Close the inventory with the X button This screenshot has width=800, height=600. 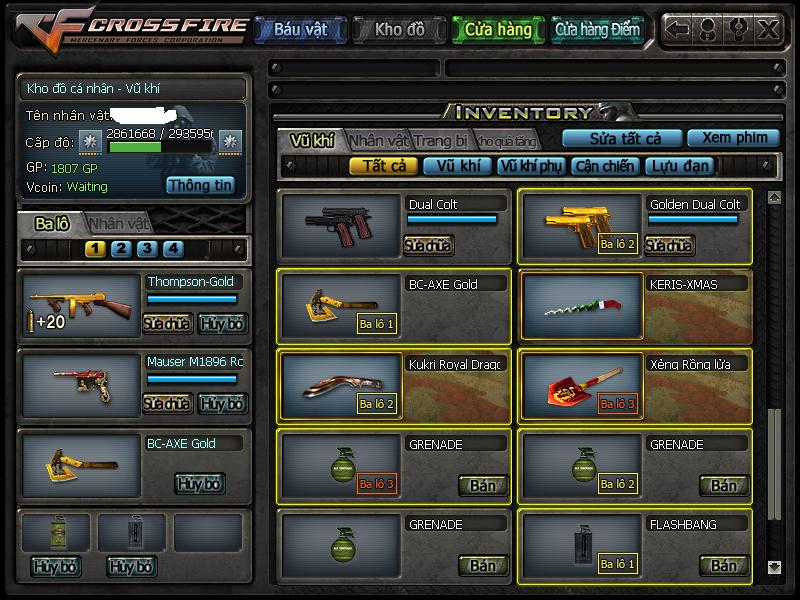tap(768, 29)
